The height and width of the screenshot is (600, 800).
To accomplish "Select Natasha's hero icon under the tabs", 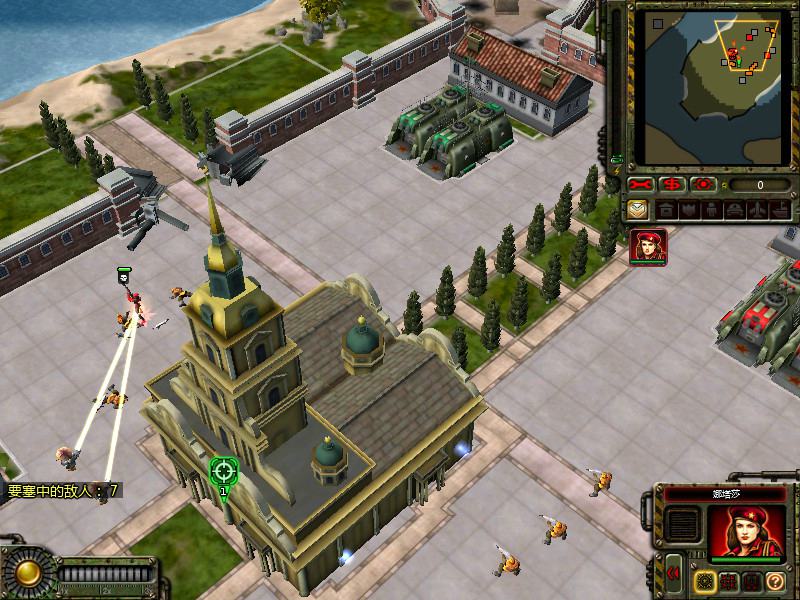I will pos(648,247).
